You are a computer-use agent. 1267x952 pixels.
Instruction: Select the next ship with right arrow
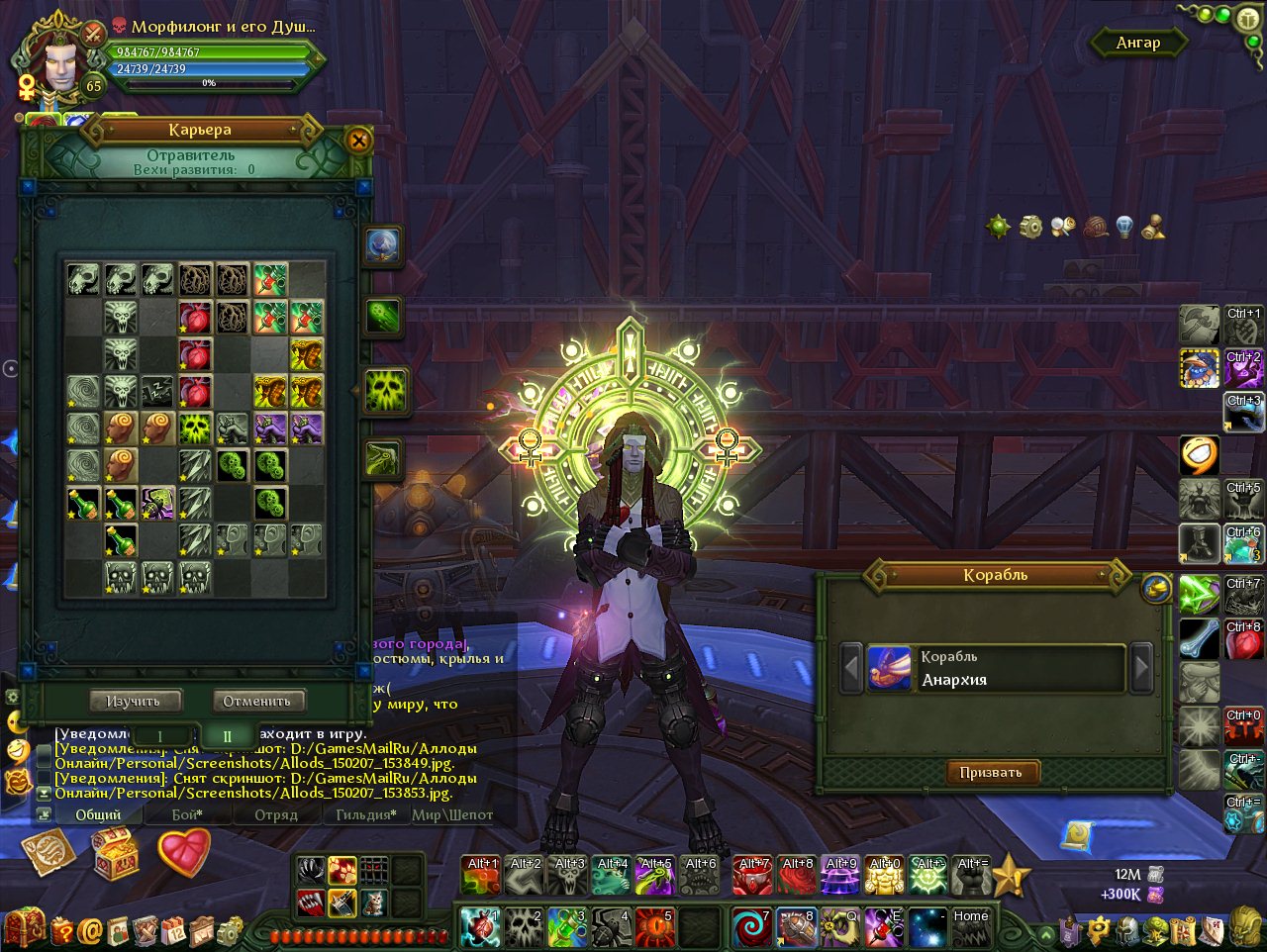1141,668
